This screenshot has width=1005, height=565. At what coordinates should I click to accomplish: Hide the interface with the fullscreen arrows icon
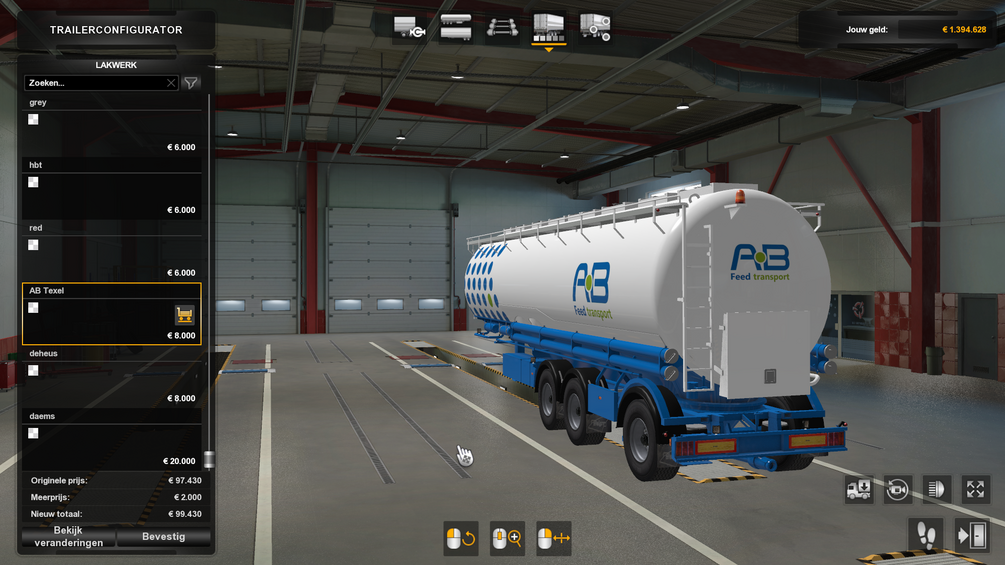(976, 489)
